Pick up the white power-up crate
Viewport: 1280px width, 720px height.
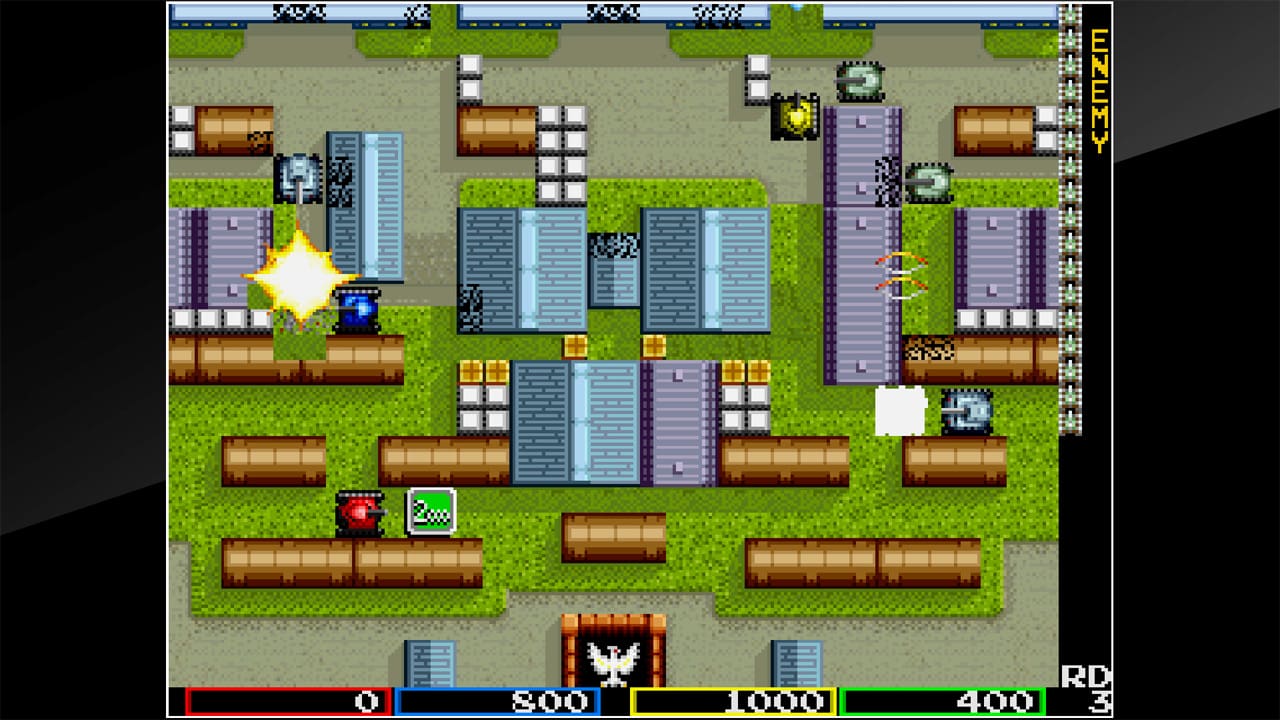point(899,411)
